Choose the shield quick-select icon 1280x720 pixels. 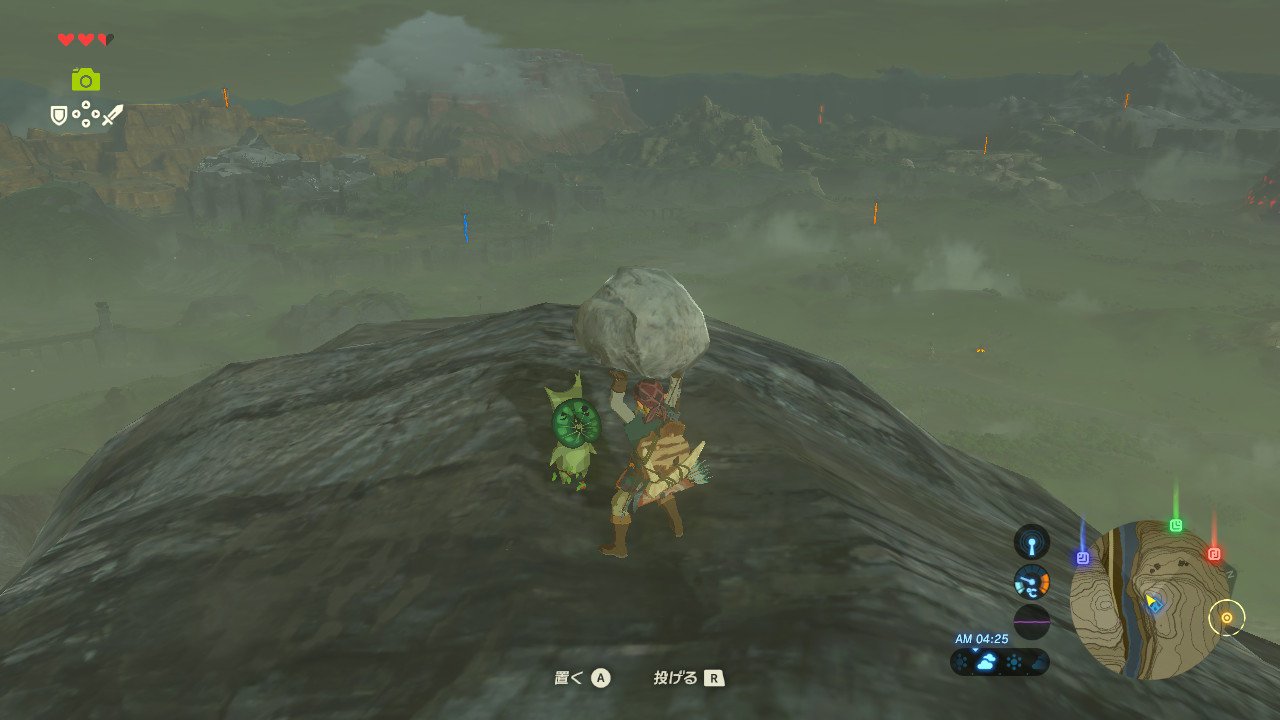click(59, 116)
